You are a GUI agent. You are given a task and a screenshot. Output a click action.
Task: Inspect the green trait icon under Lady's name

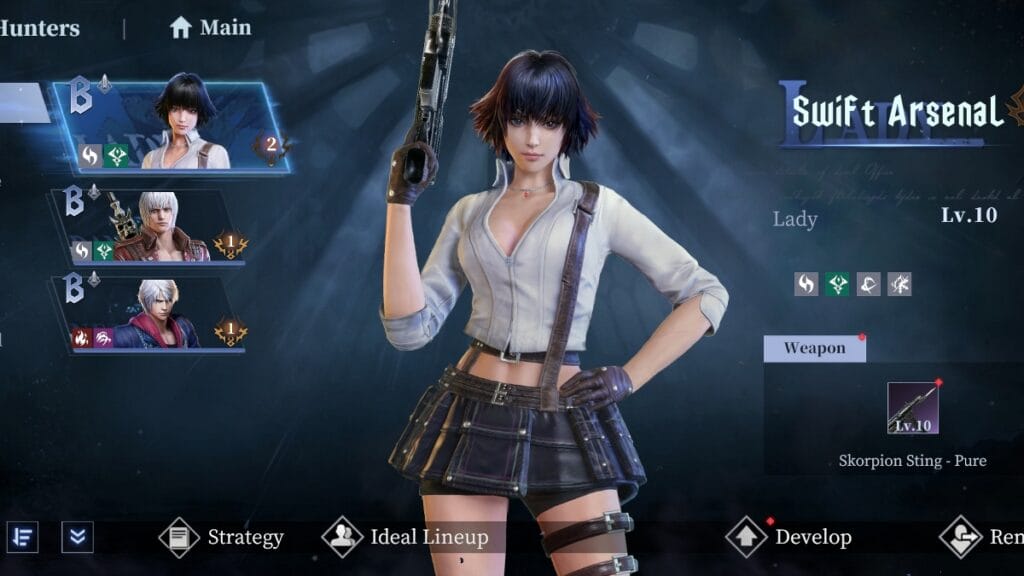[838, 284]
